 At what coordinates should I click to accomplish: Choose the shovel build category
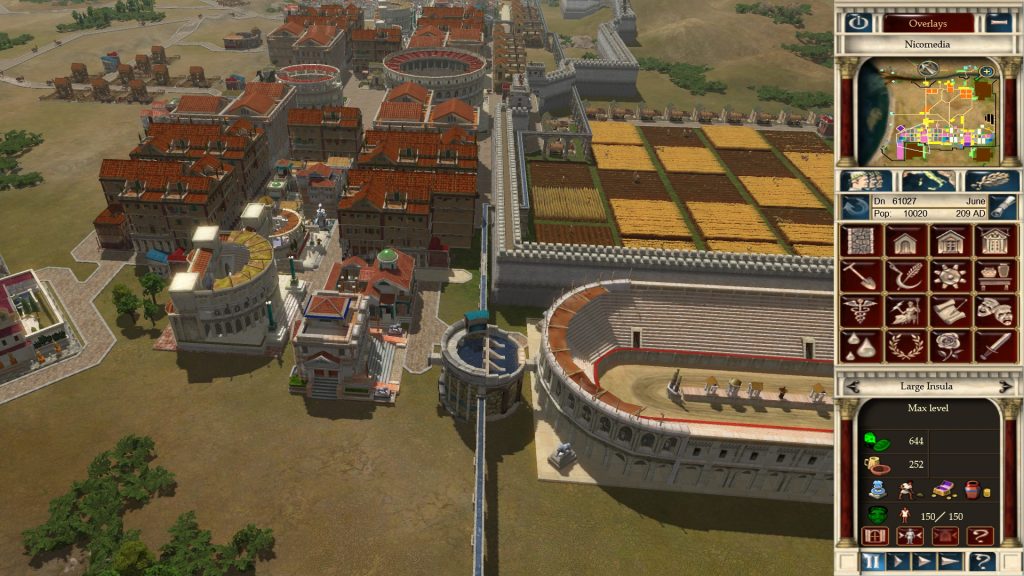point(859,275)
